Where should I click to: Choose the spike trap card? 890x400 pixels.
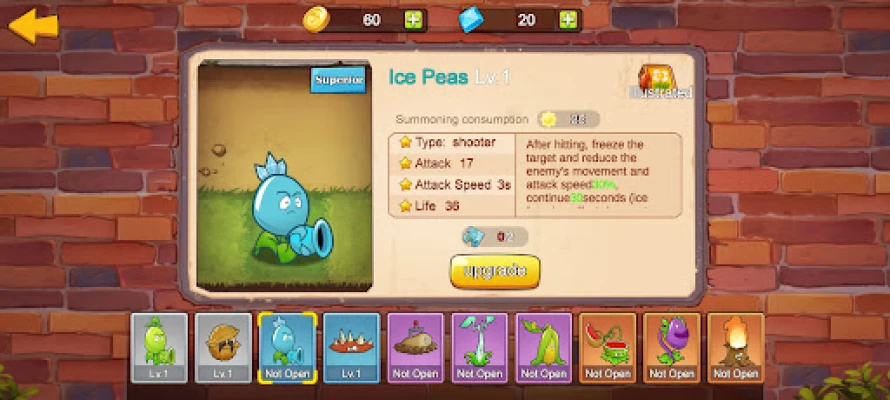pos(351,347)
